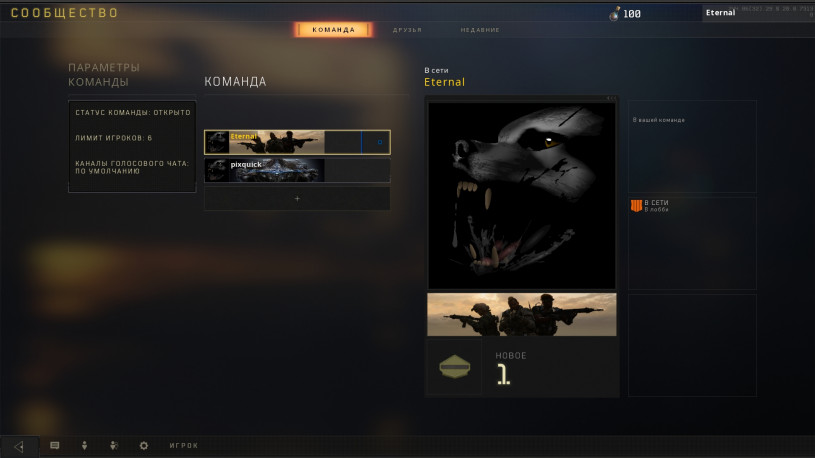Click the В сети lobby status panel
The image size is (815, 458).
pyautogui.click(x=691, y=243)
